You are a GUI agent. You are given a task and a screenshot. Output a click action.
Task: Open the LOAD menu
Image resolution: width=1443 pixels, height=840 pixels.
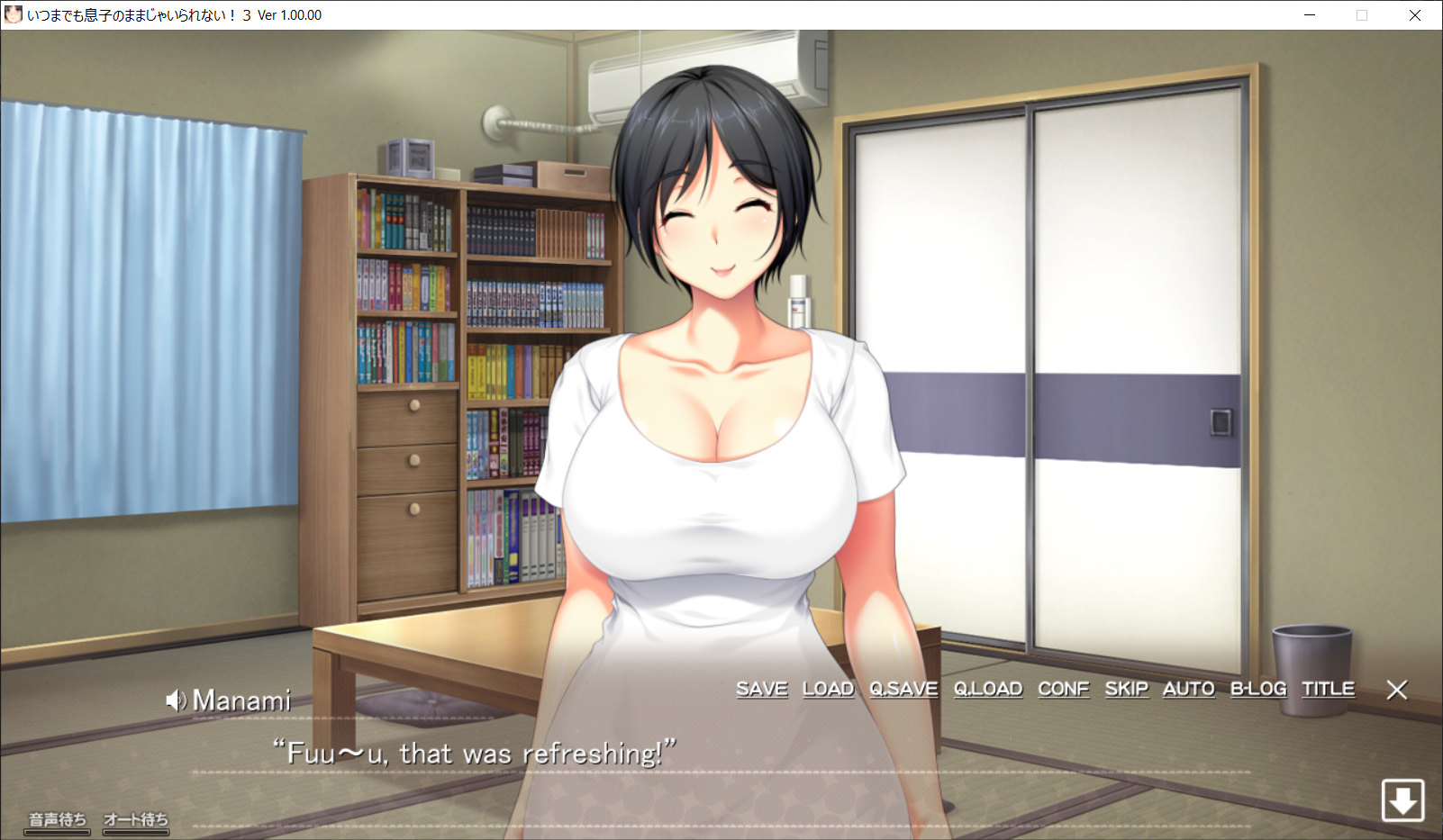pyautogui.click(x=828, y=689)
